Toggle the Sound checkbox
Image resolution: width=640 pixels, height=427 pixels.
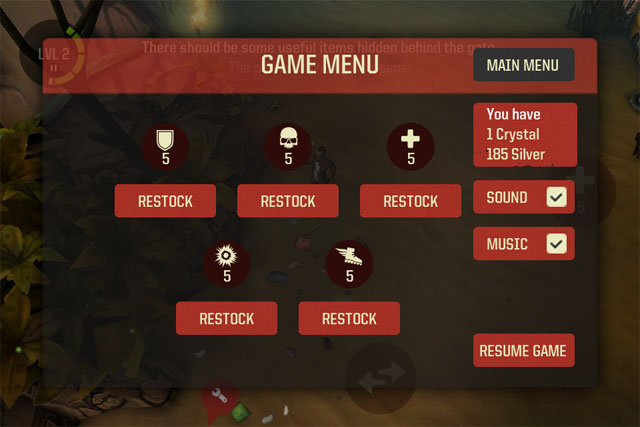pos(557,198)
